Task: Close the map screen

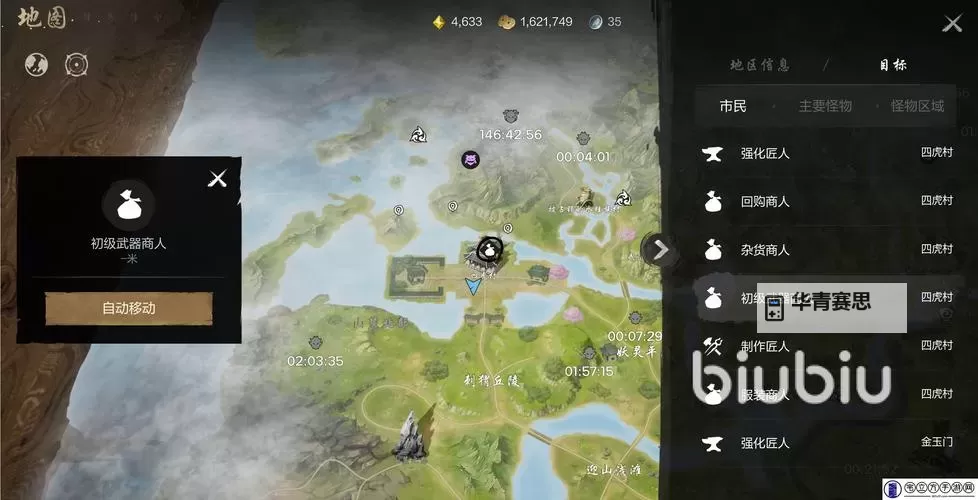Action: (951, 24)
